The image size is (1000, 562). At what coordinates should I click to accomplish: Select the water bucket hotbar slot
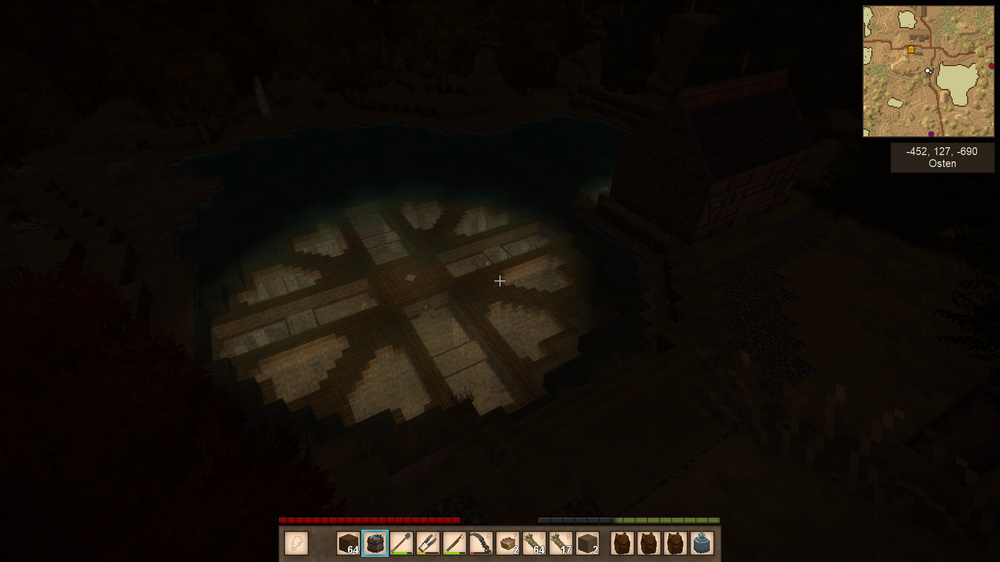(x=375, y=543)
